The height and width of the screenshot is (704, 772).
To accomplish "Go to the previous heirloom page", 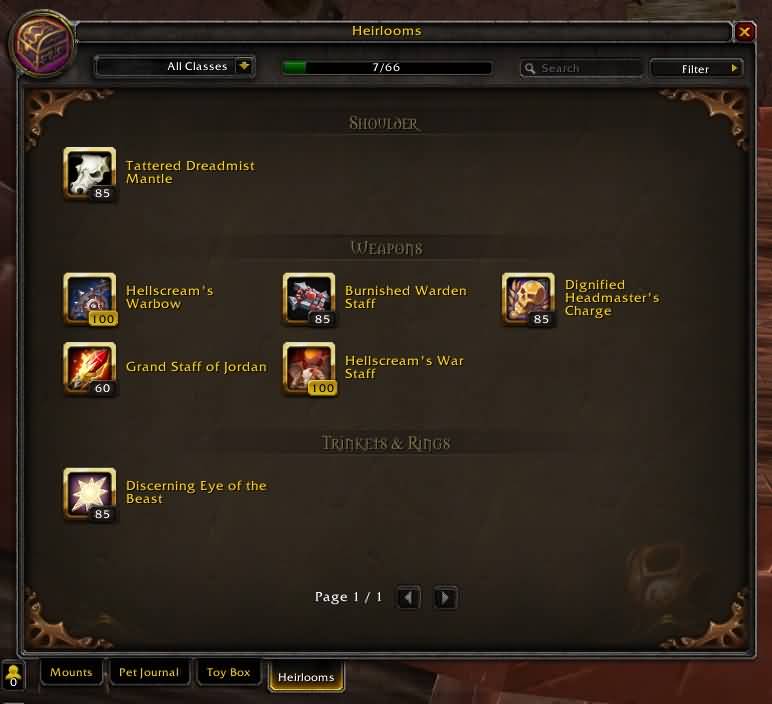I will click(x=408, y=598).
